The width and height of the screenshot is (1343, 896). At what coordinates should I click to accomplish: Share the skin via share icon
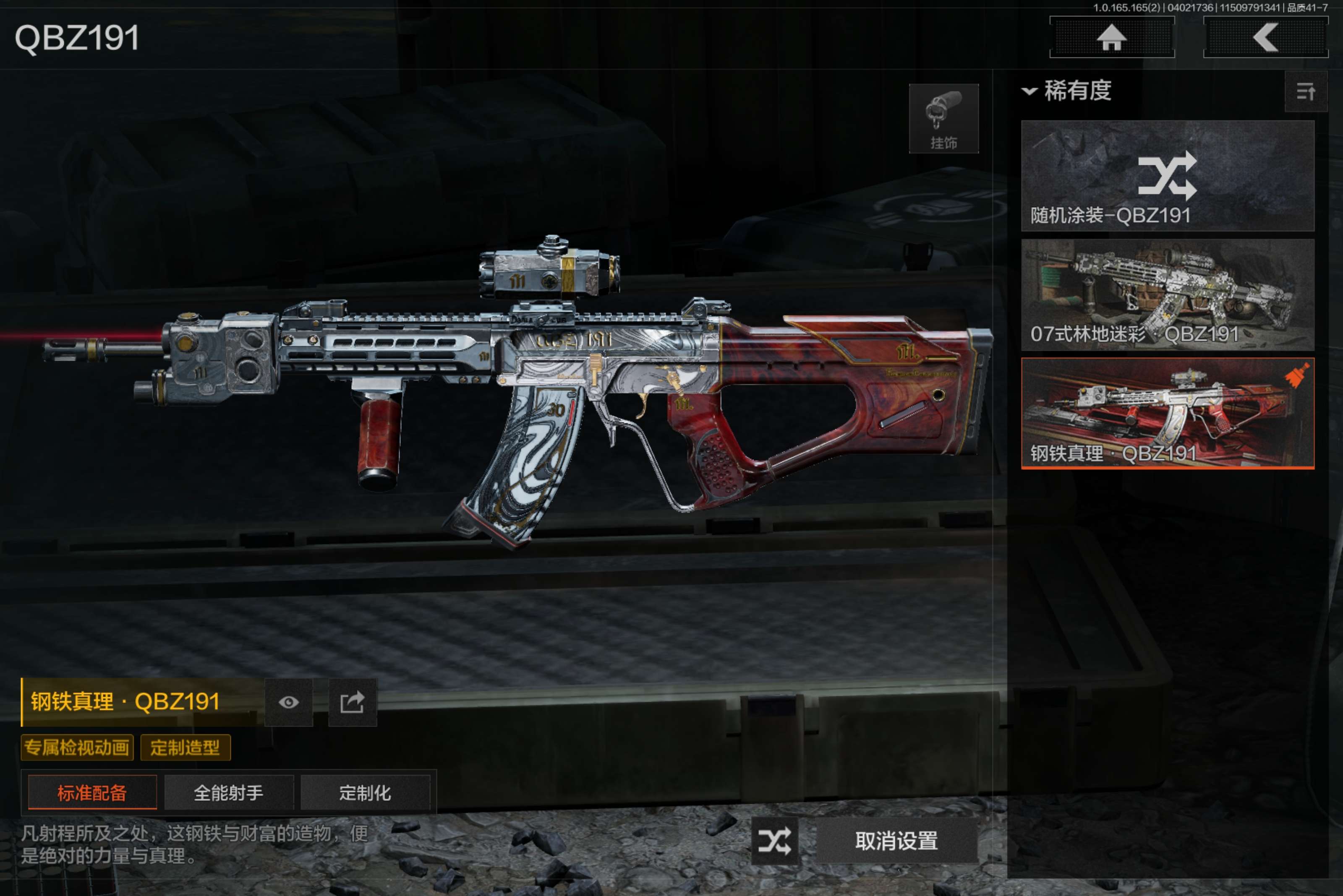[352, 702]
